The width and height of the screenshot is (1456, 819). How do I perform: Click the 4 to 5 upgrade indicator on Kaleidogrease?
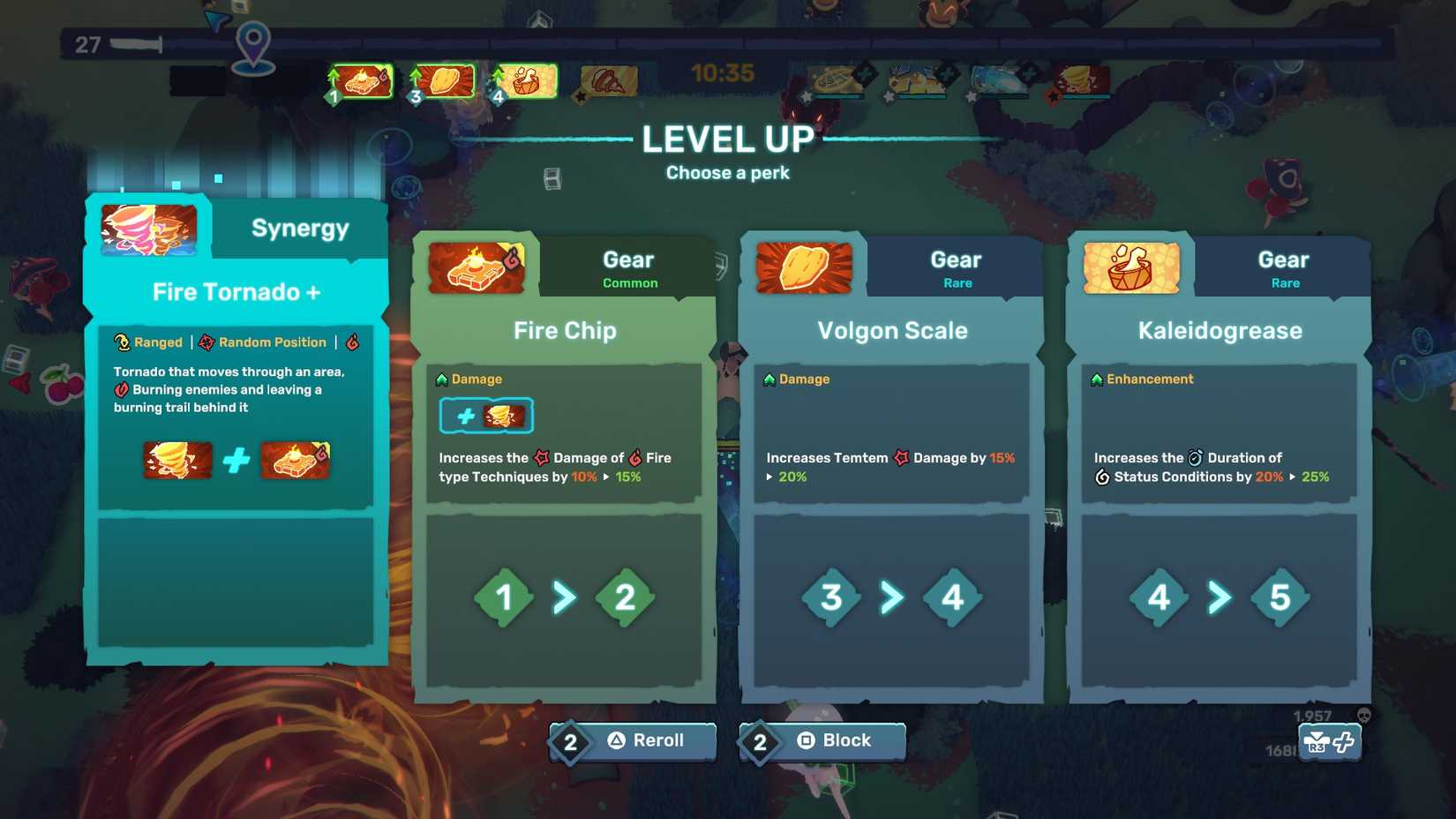coord(1219,597)
